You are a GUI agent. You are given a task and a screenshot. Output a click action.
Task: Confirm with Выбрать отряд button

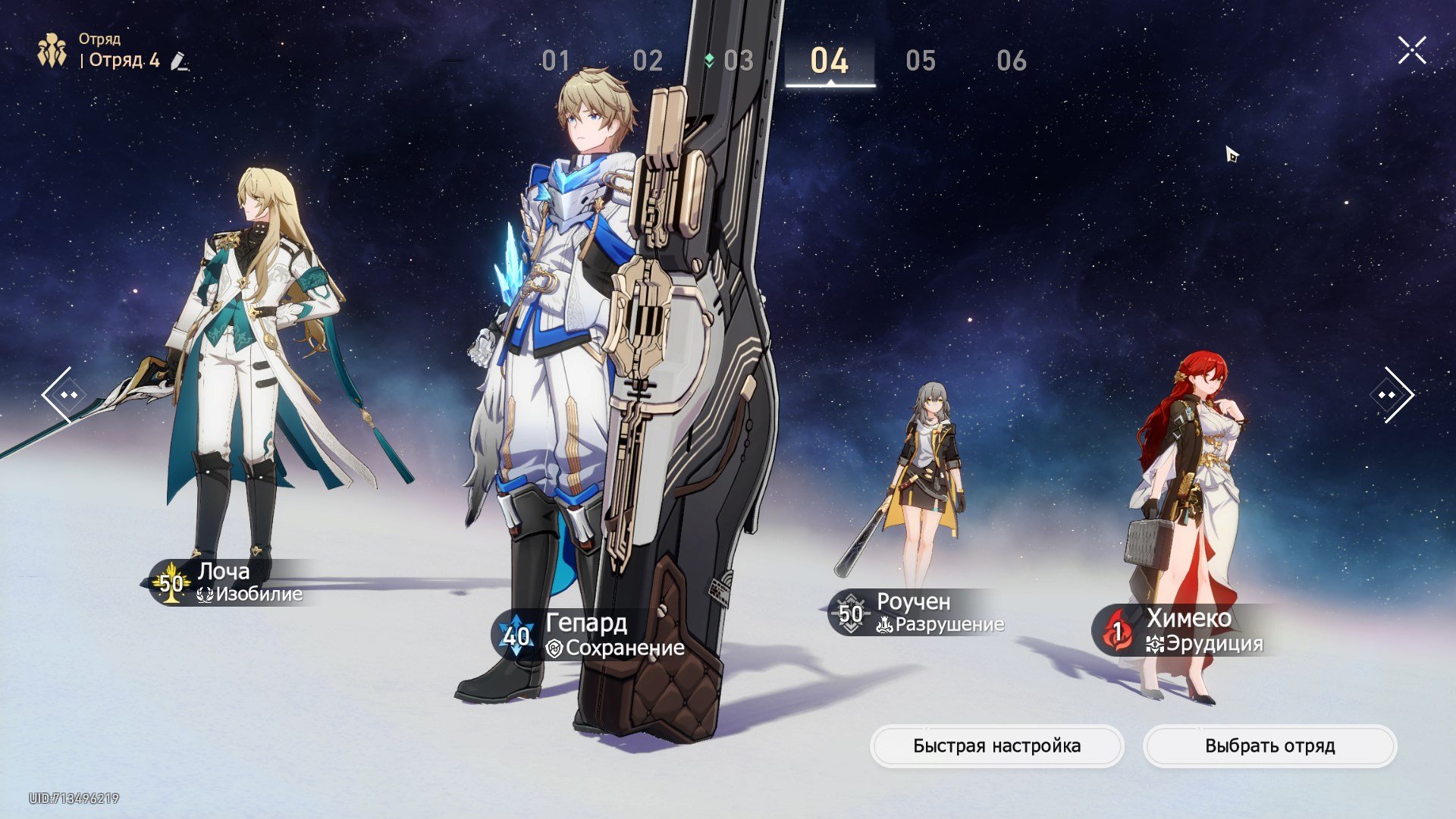(x=1269, y=746)
